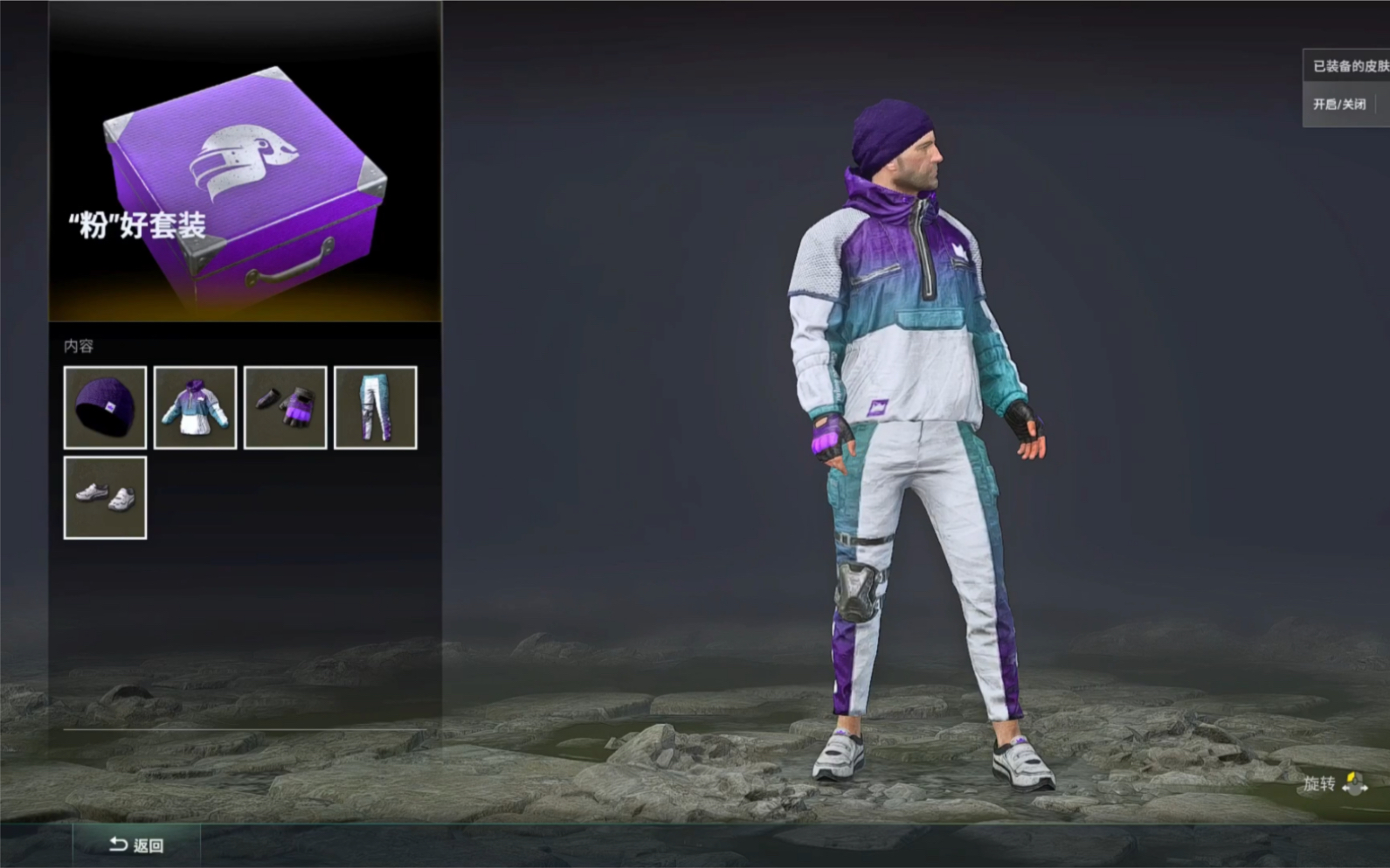Click the 返回 back button
Viewport: 1390px width, 868px height.
click(136, 844)
